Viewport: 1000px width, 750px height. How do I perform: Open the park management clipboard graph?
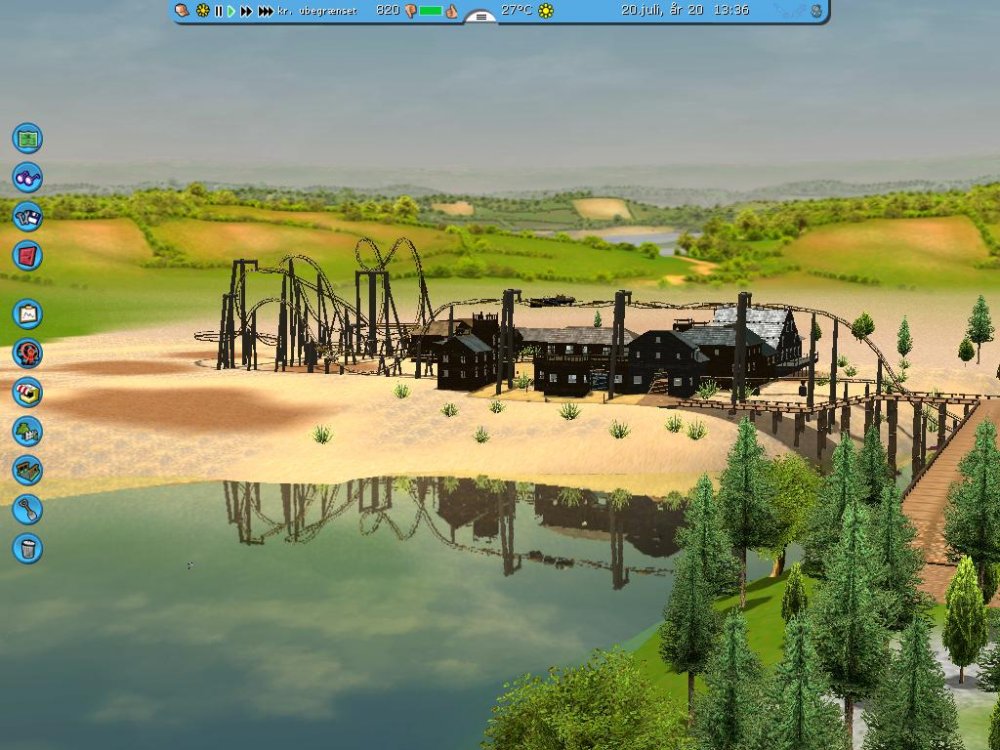click(x=27, y=314)
